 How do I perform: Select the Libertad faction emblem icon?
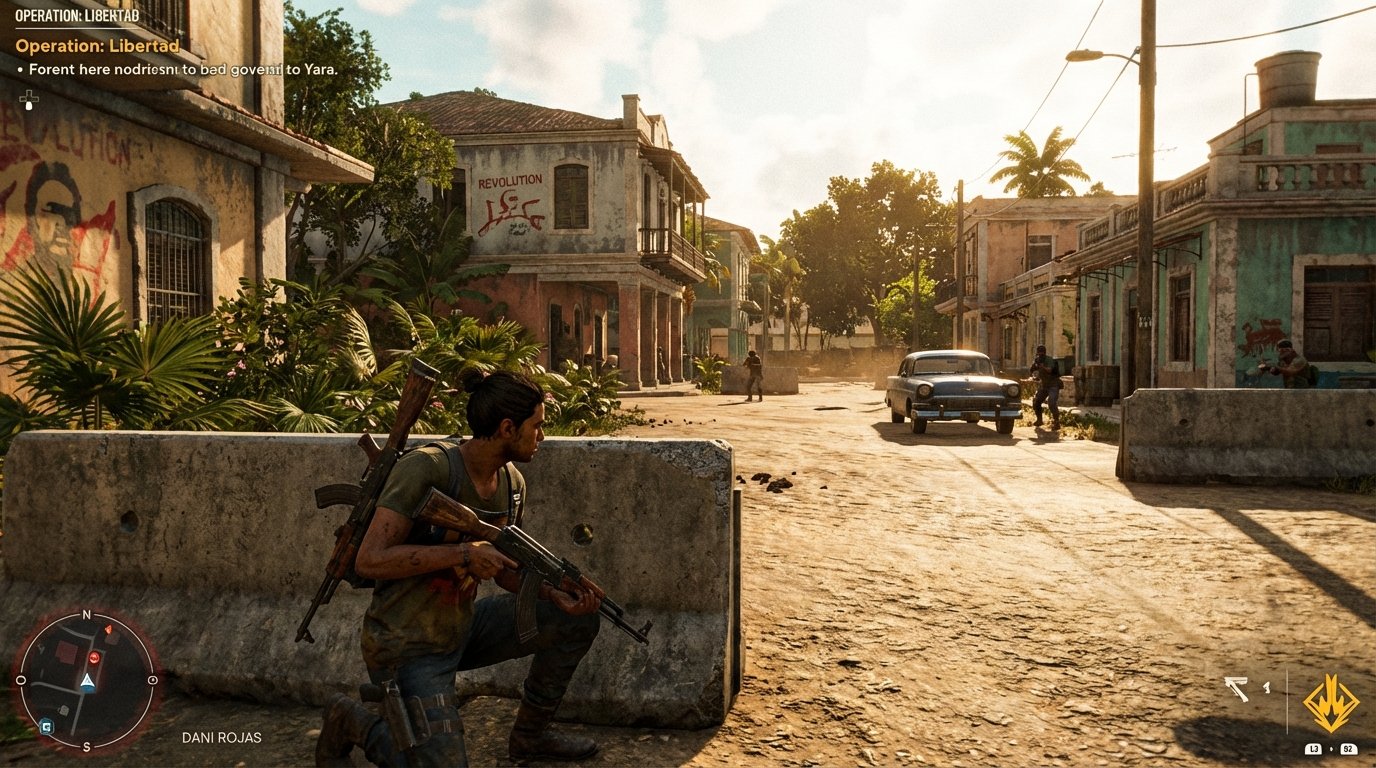click(x=1331, y=701)
